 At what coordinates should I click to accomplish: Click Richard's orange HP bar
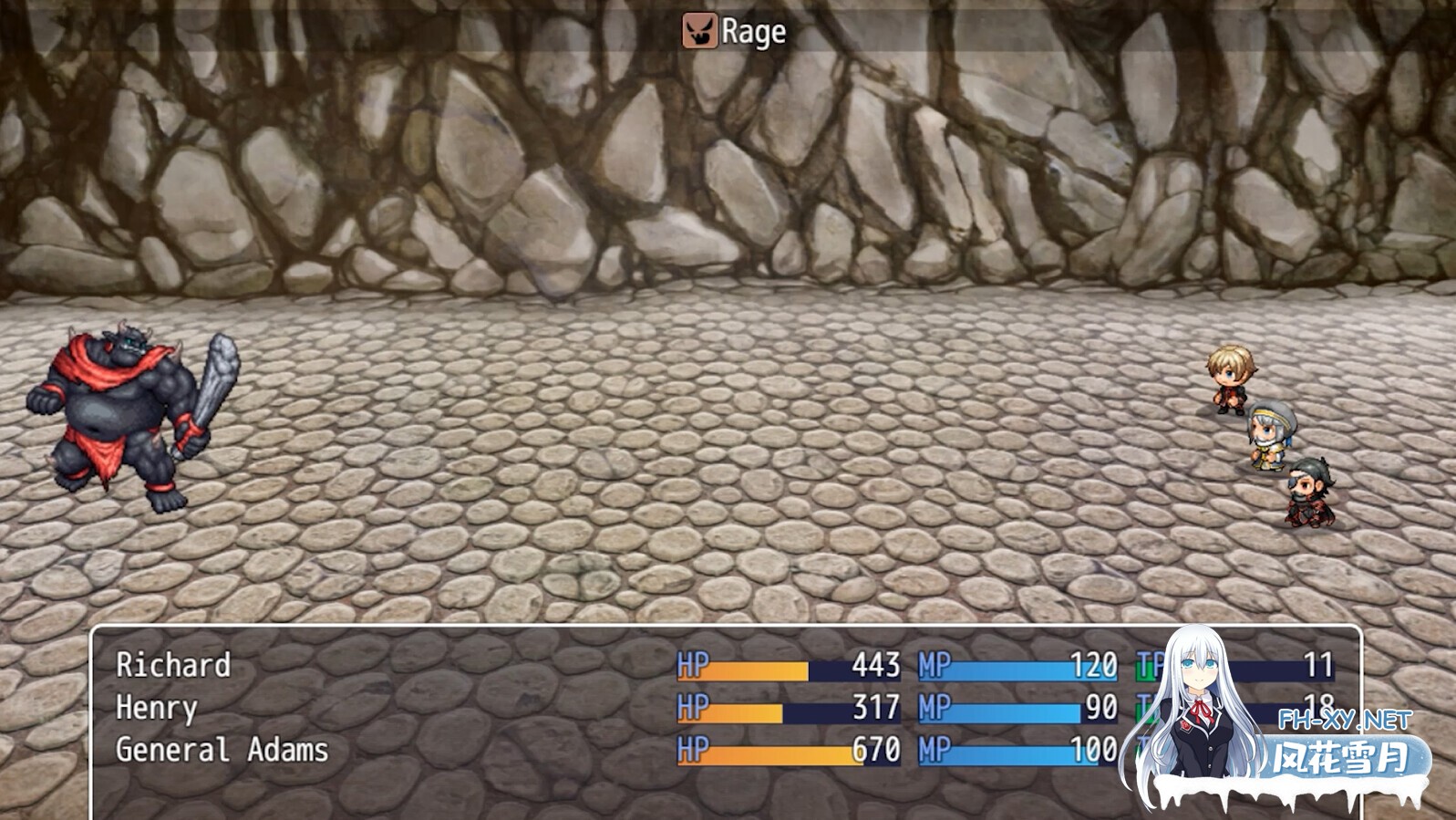point(743,669)
